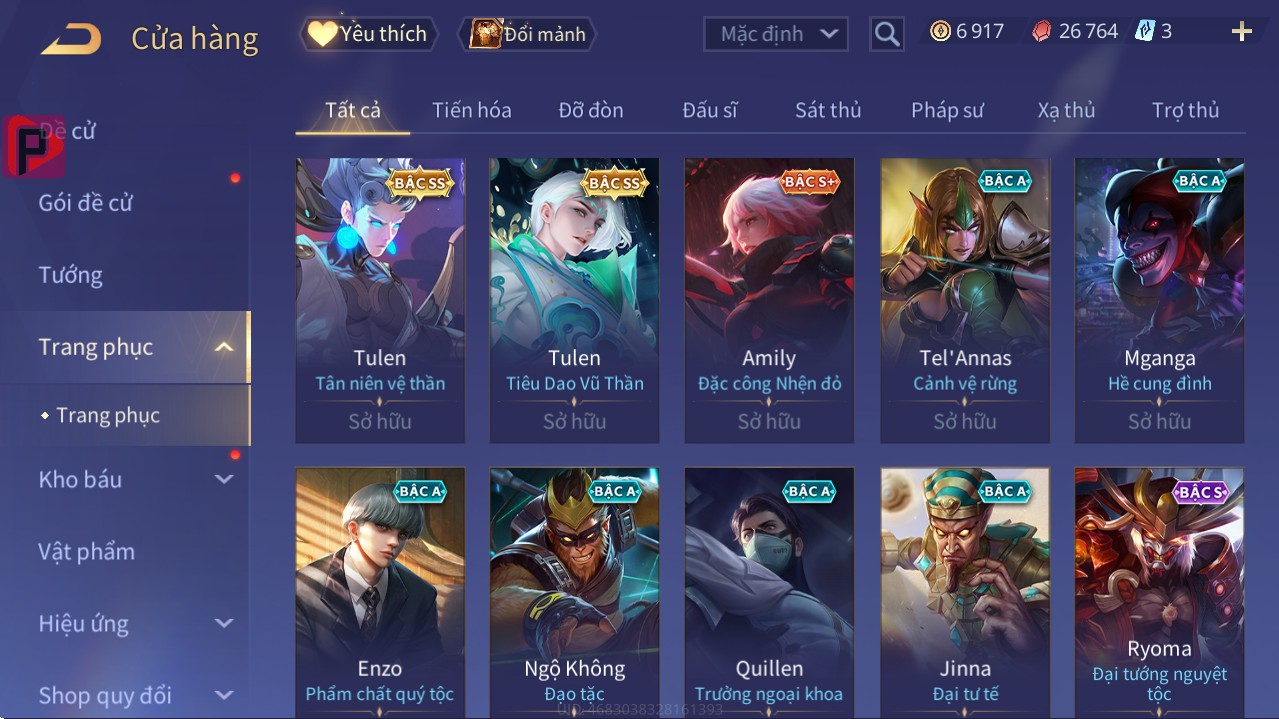Go back using the arrow button
Viewport: 1279px width, 719px height.
[x=71, y=39]
